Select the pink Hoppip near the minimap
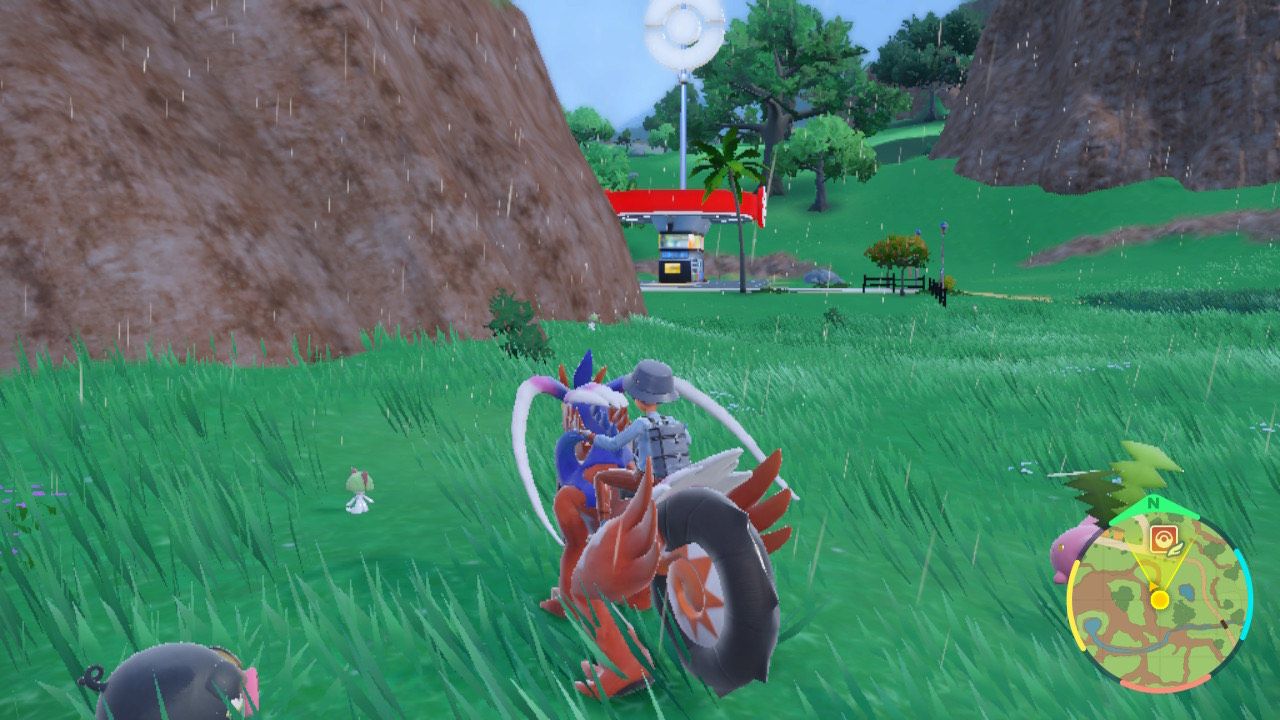This screenshot has height=720, width=1280. (1063, 552)
